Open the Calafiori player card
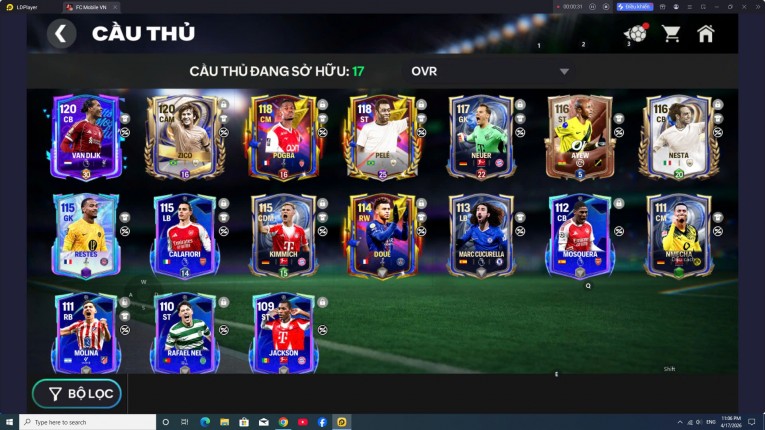 tap(184, 236)
